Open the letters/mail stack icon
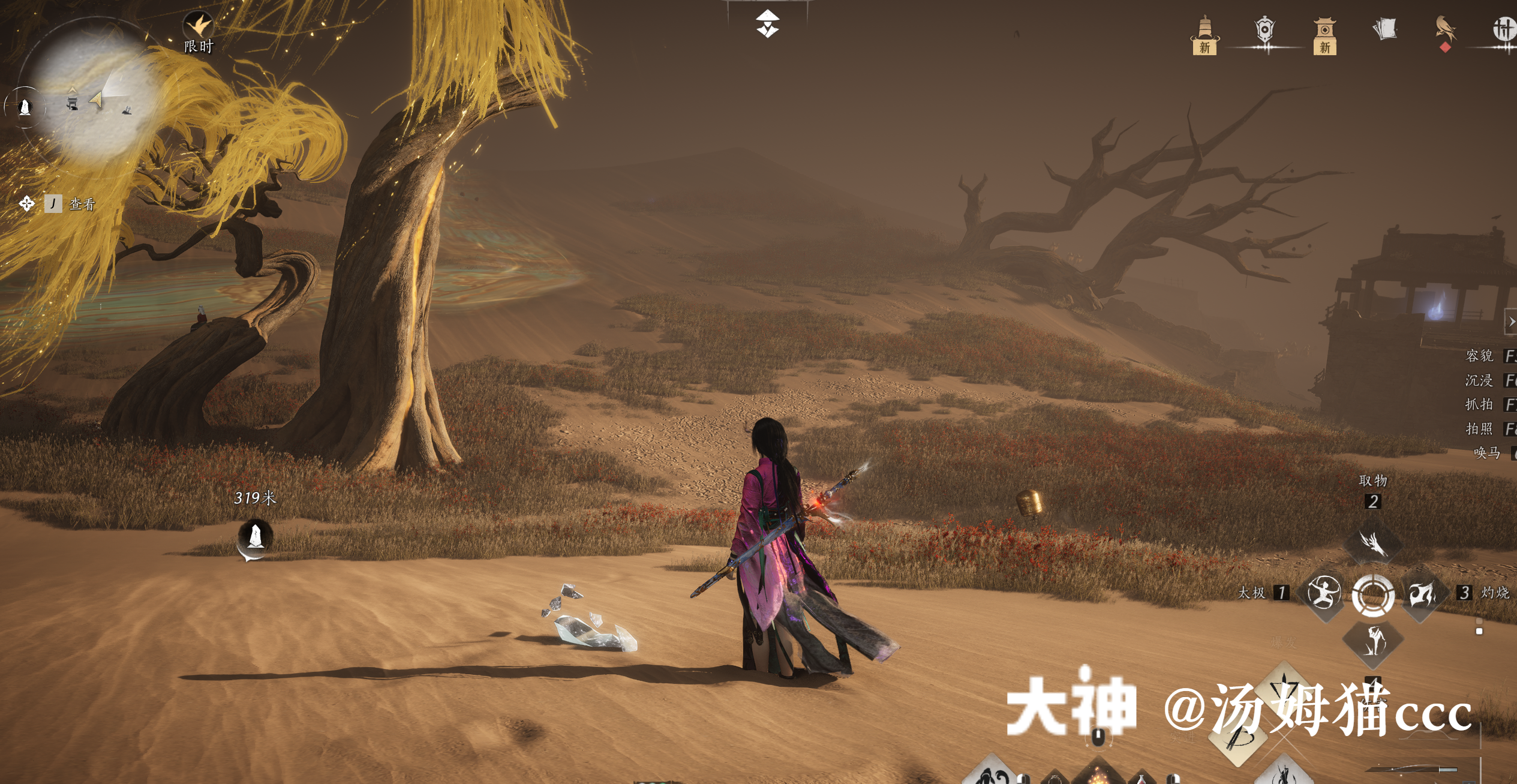The image size is (1517, 784). pos(1384,29)
